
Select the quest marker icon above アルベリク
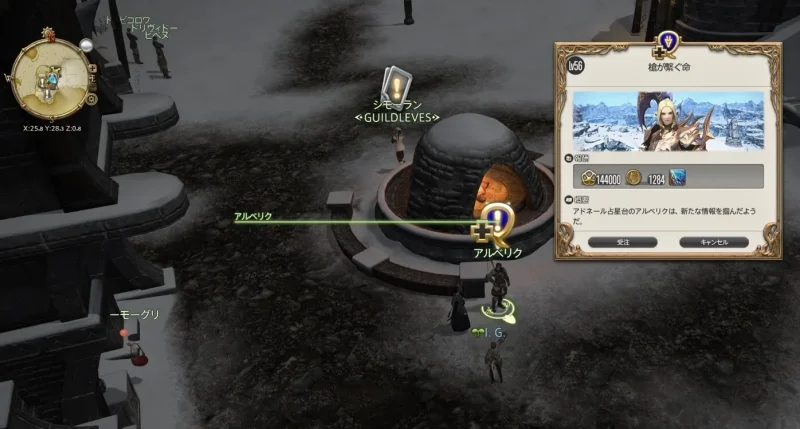pyautogui.click(x=493, y=224)
